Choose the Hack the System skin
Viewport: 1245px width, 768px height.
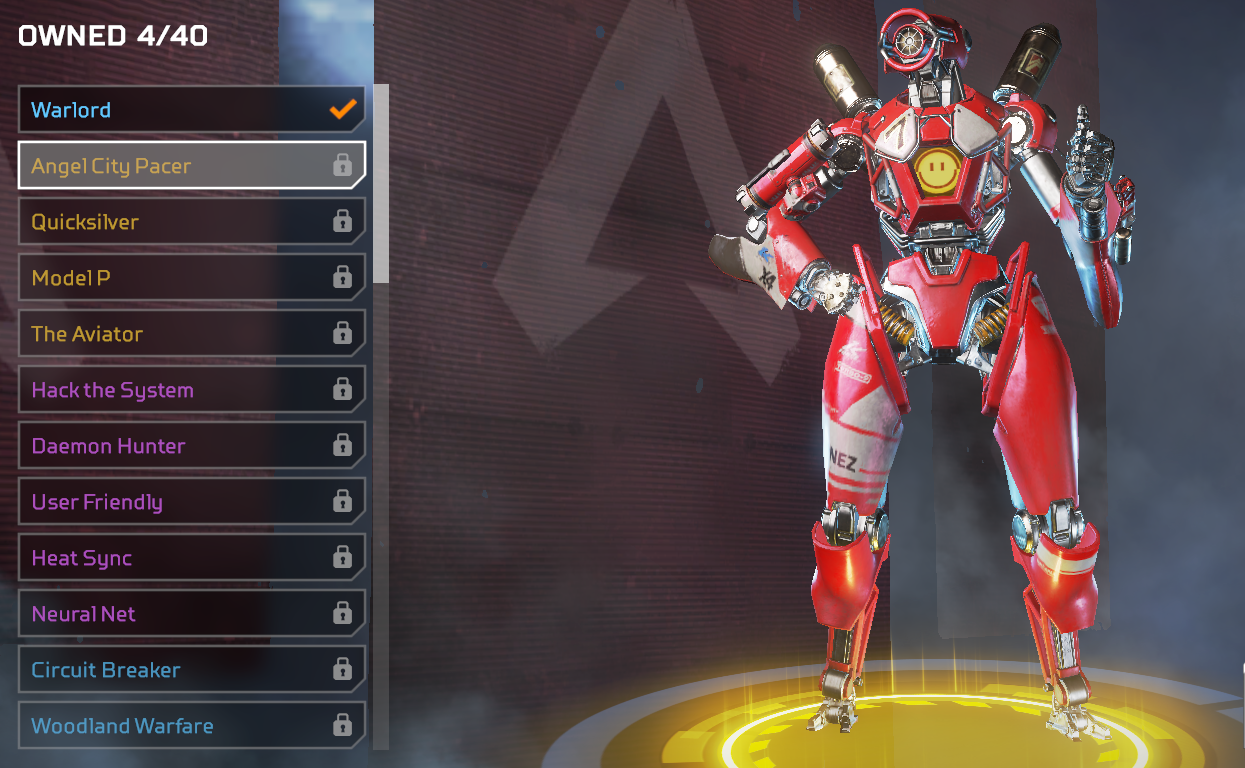point(190,390)
